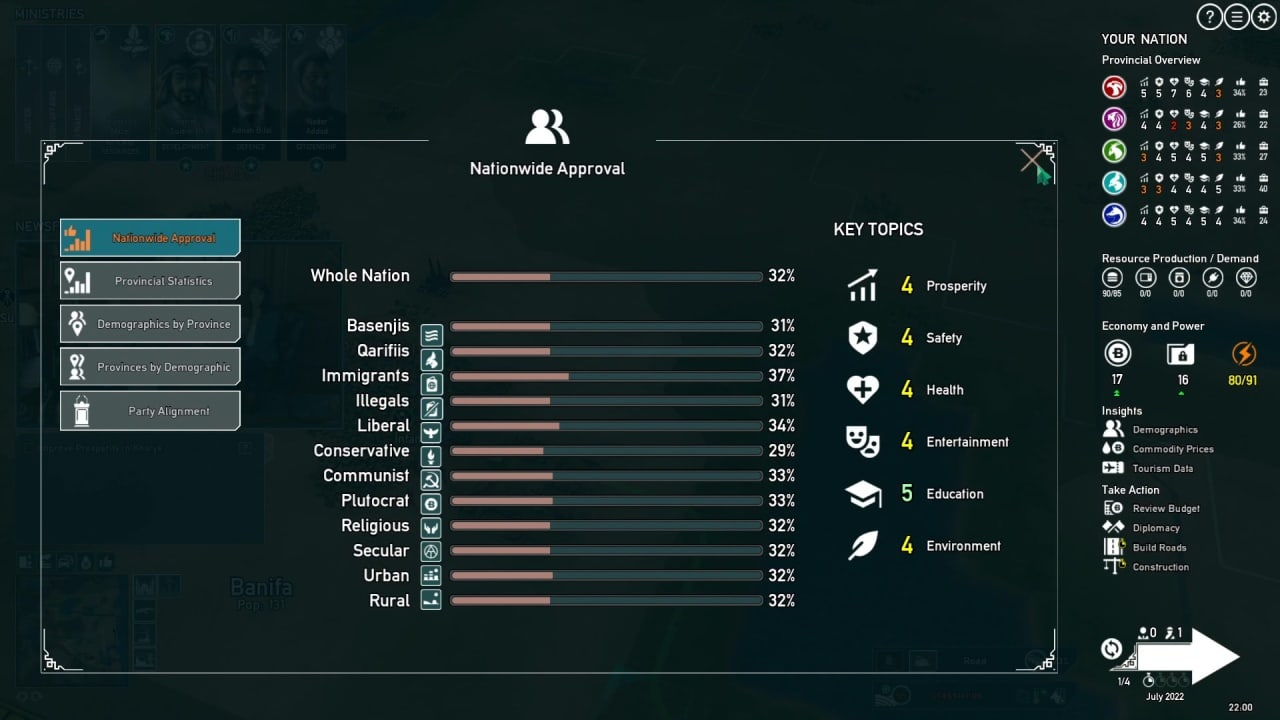The width and height of the screenshot is (1280, 720).
Task: View Commodity Prices insight
Action: click(x=1172, y=449)
